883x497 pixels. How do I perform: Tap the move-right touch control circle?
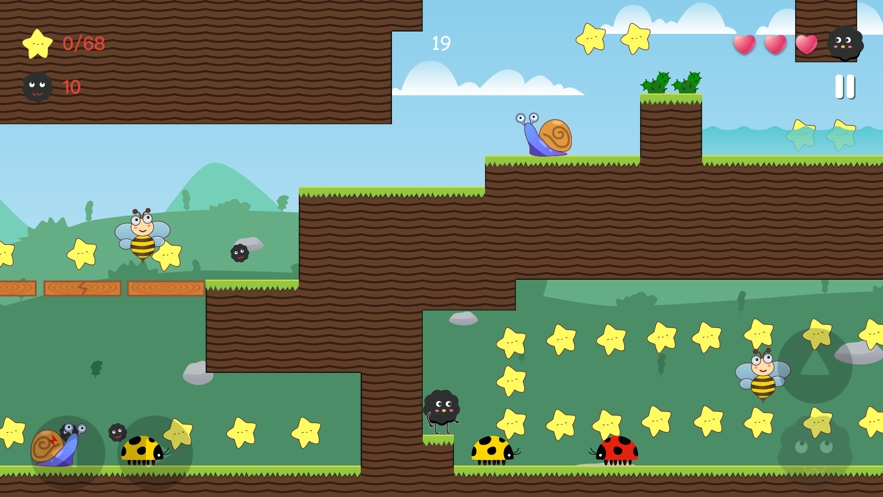[x=155, y=452]
